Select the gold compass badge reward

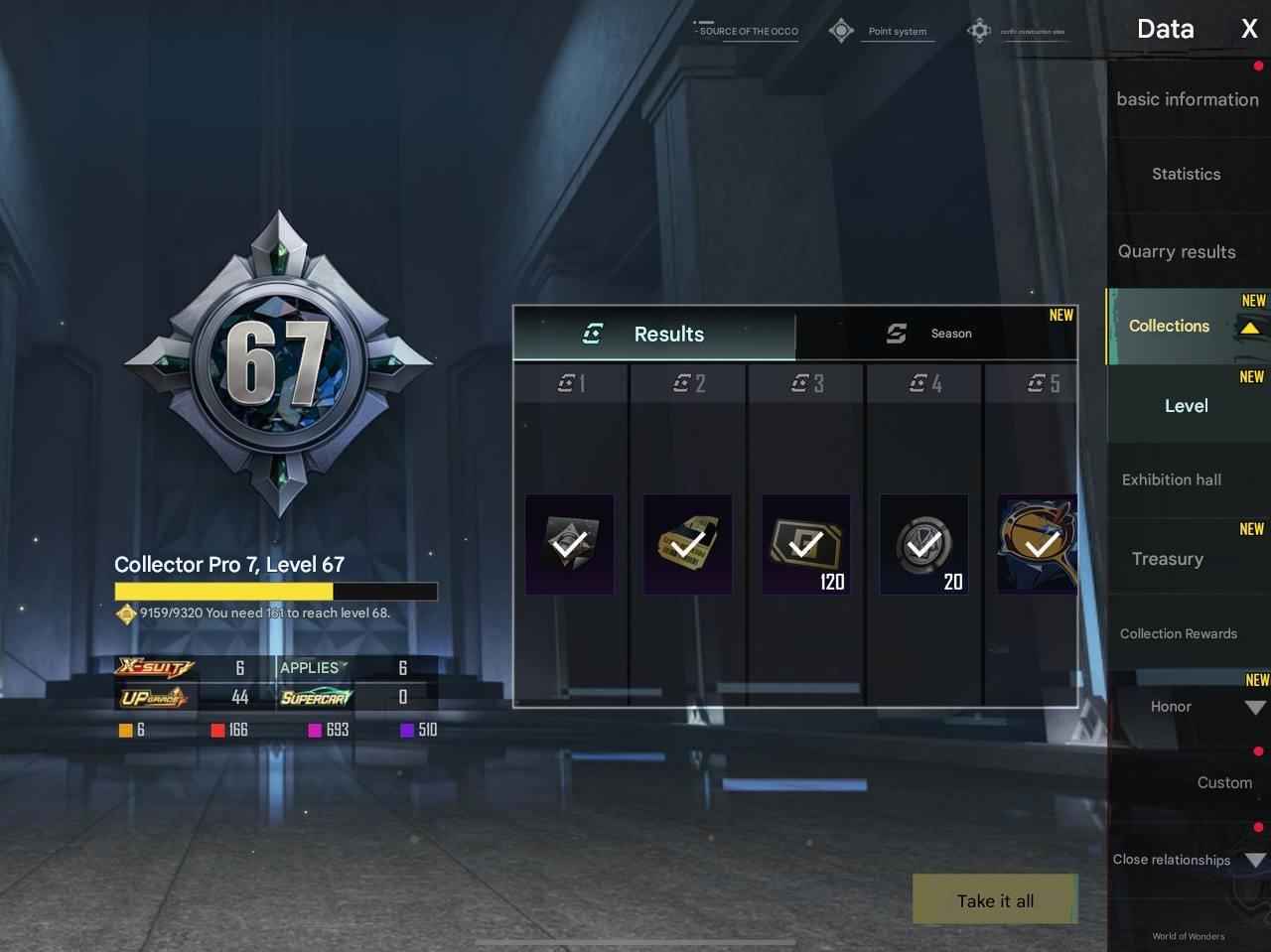click(x=1037, y=543)
